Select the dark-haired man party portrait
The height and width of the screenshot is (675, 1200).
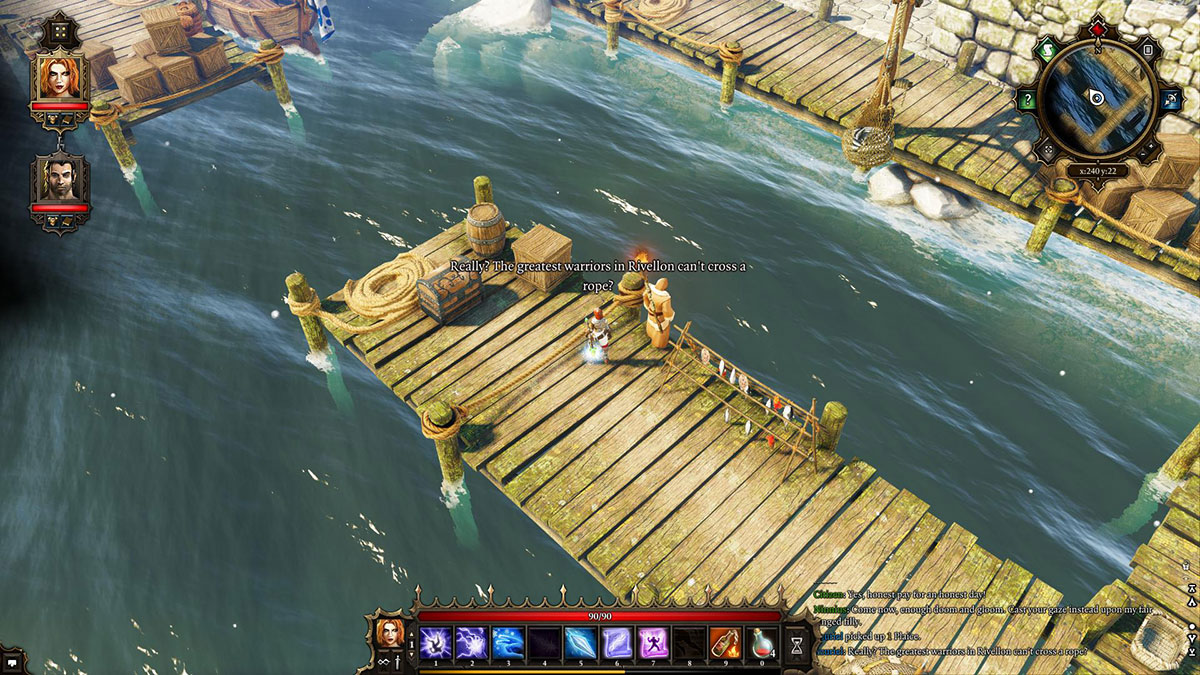pyautogui.click(x=59, y=180)
